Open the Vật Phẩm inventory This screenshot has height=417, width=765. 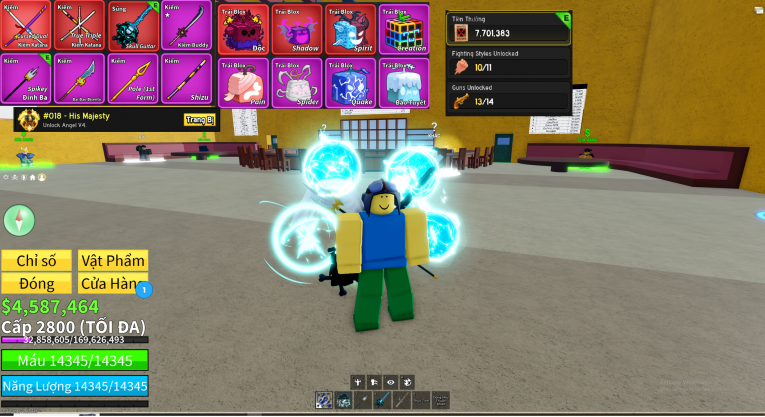(x=113, y=261)
